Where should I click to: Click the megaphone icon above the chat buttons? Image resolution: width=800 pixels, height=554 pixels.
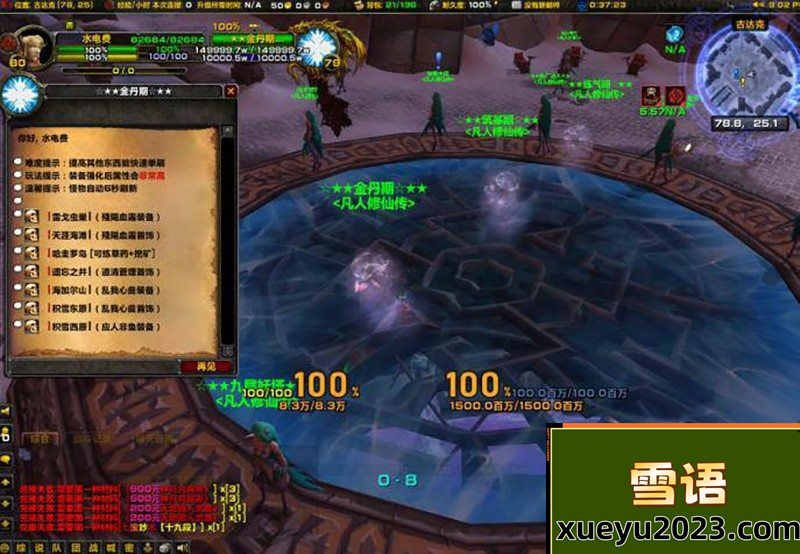click(6, 411)
